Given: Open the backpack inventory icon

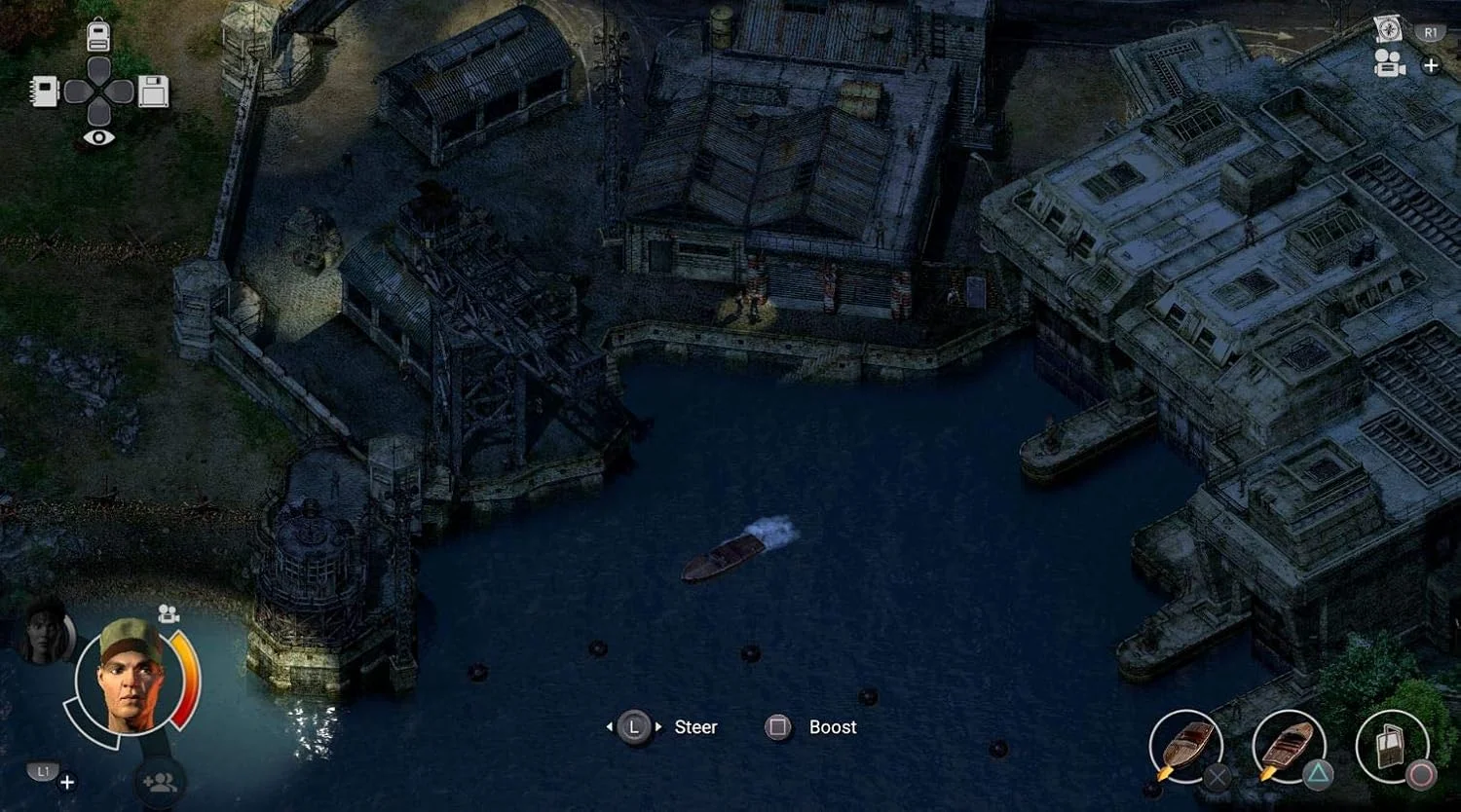Looking at the screenshot, I should (97, 36).
